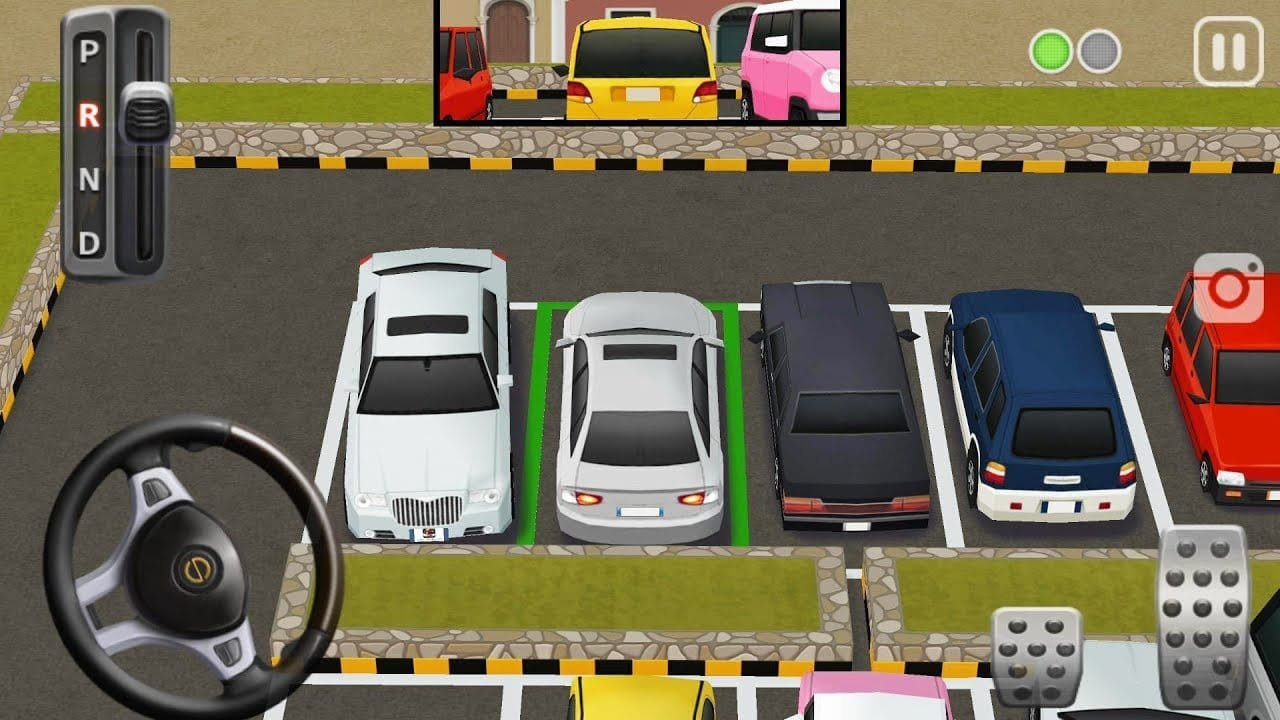Screen dimensions: 1280x720
Task: Step on the brake pedal
Action: [x=1036, y=656]
